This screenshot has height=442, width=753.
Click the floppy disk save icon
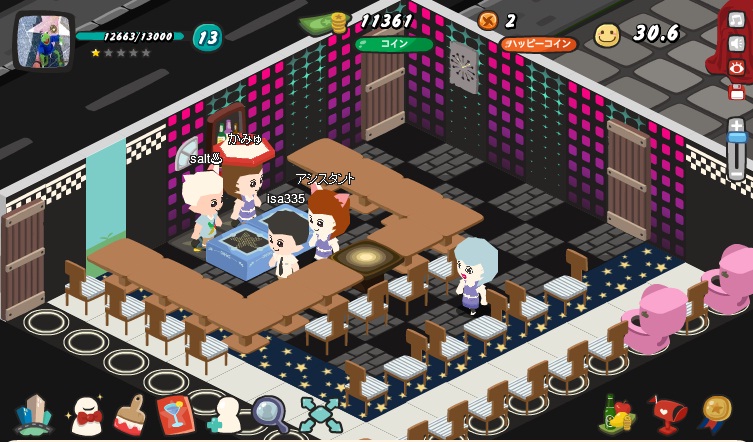(737, 91)
